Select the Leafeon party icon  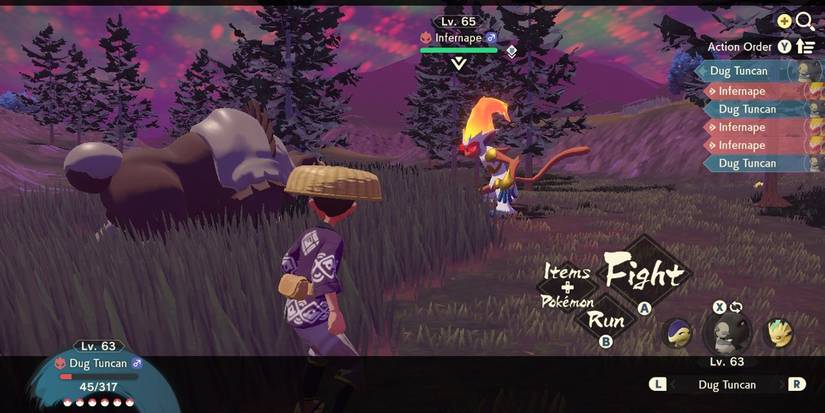click(x=778, y=333)
